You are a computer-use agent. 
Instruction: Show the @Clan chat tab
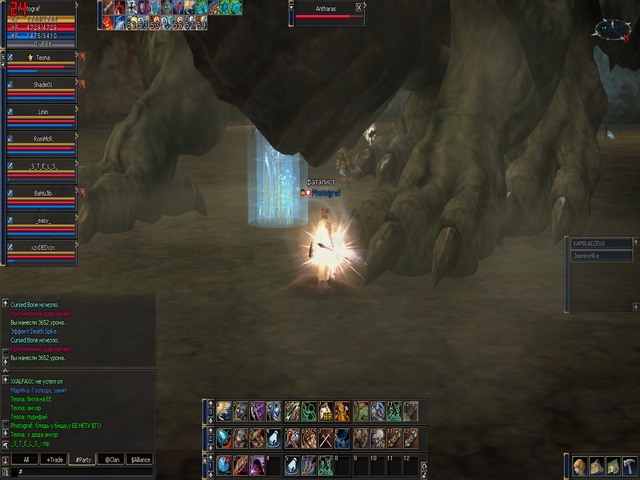112,459
